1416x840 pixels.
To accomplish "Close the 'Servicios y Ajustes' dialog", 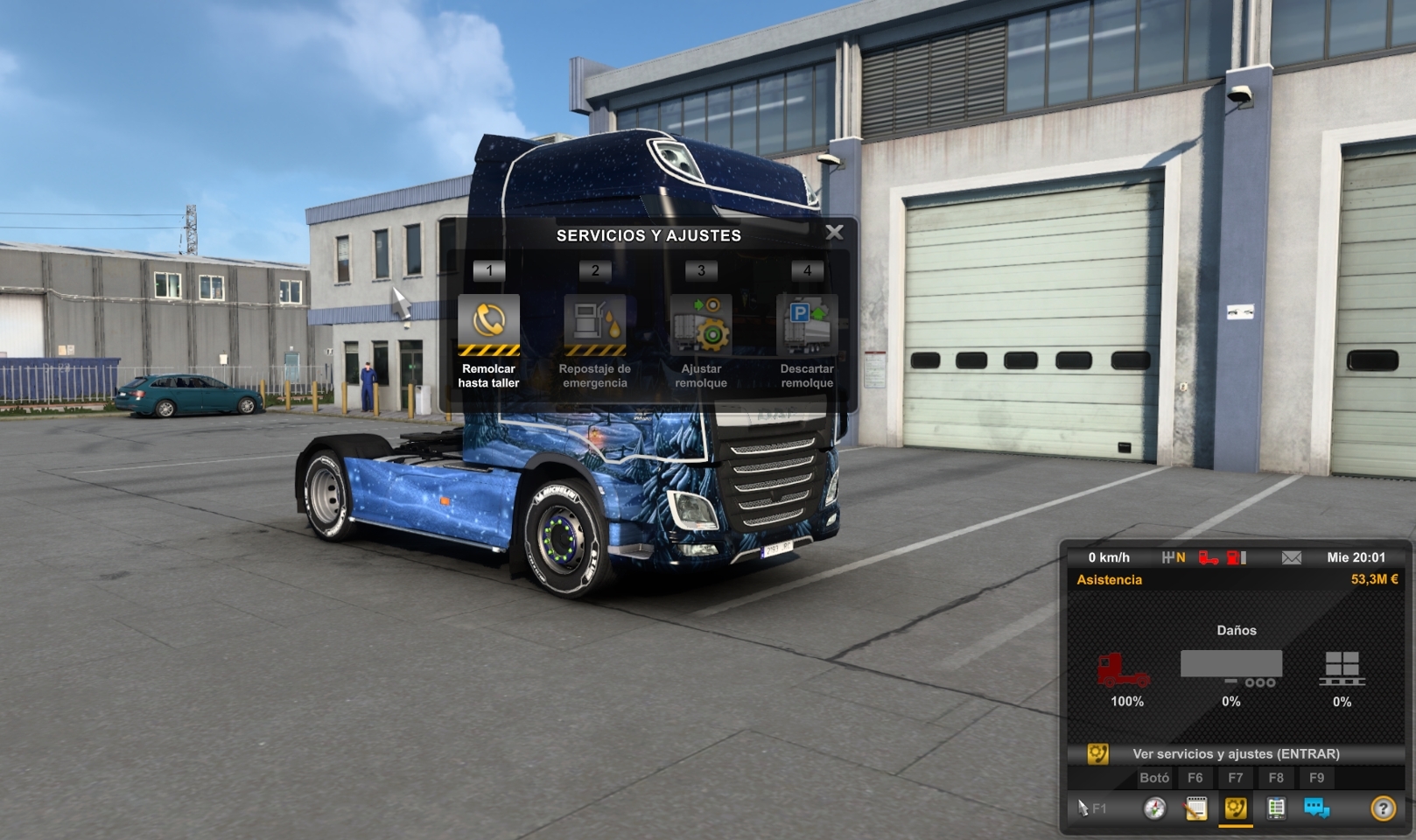I will [834, 232].
